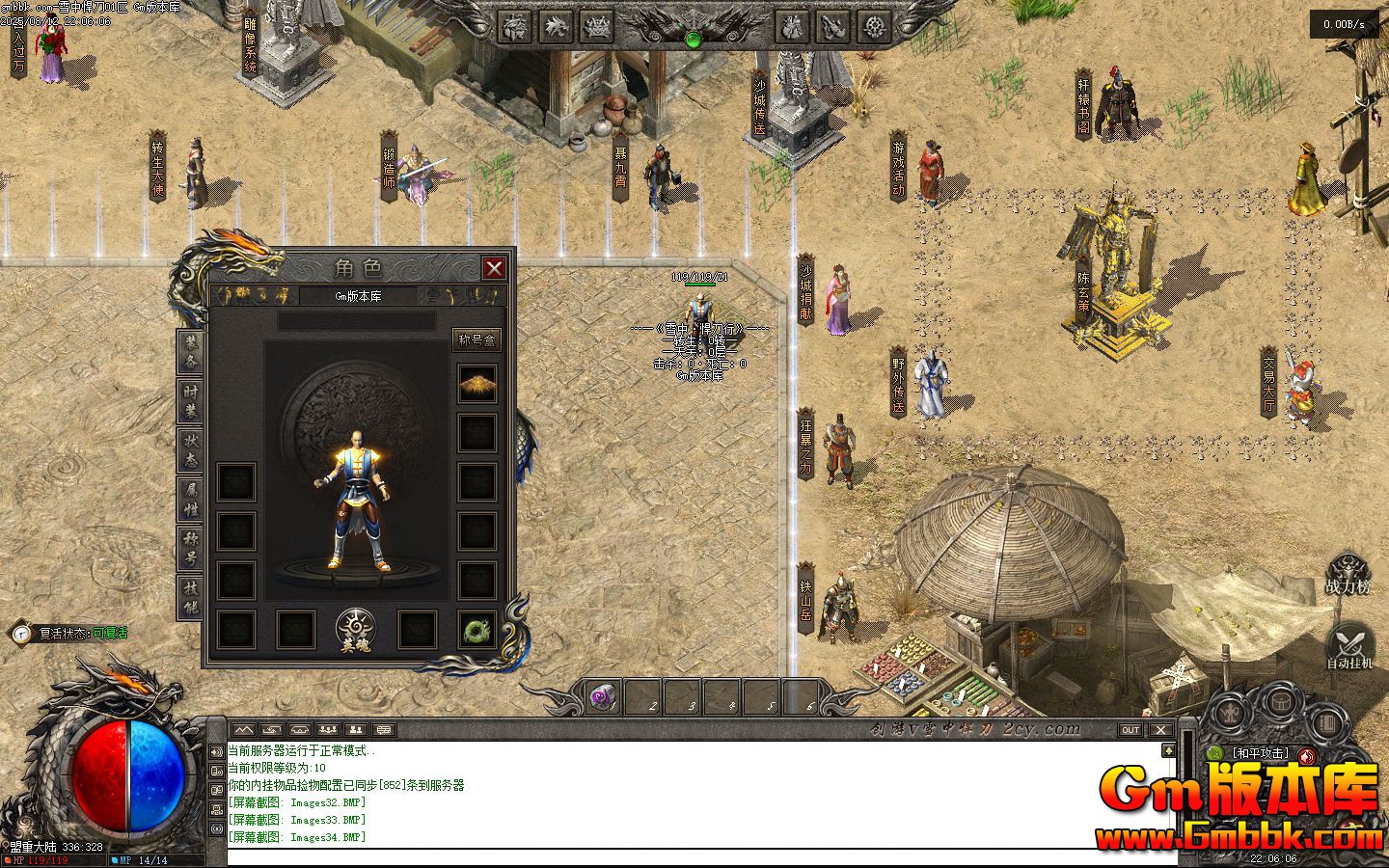Click the OUT button on chat bar
This screenshot has width=1389, height=868.
coord(1130,730)
